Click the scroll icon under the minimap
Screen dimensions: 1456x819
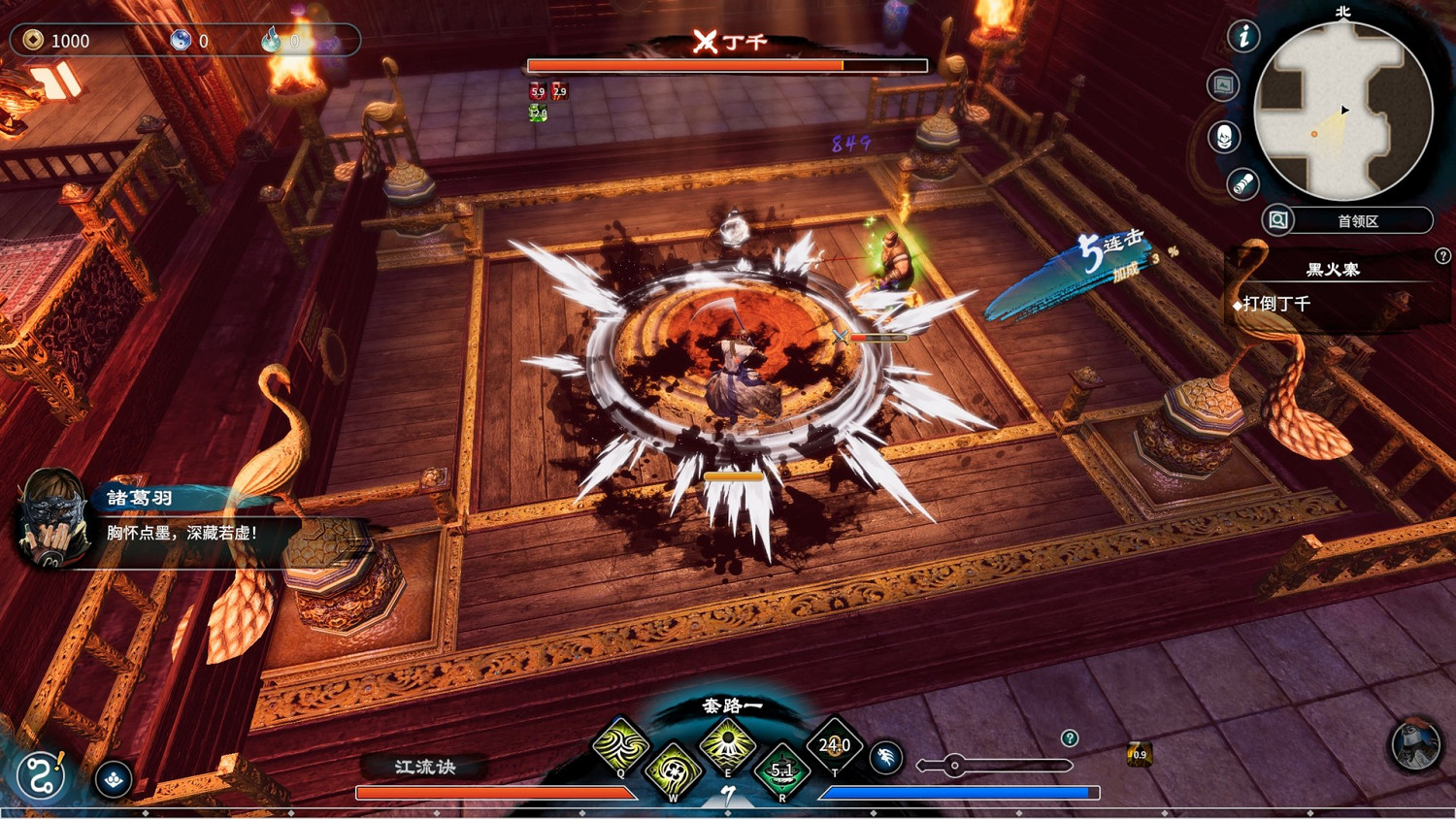(x=1243, y=182)
